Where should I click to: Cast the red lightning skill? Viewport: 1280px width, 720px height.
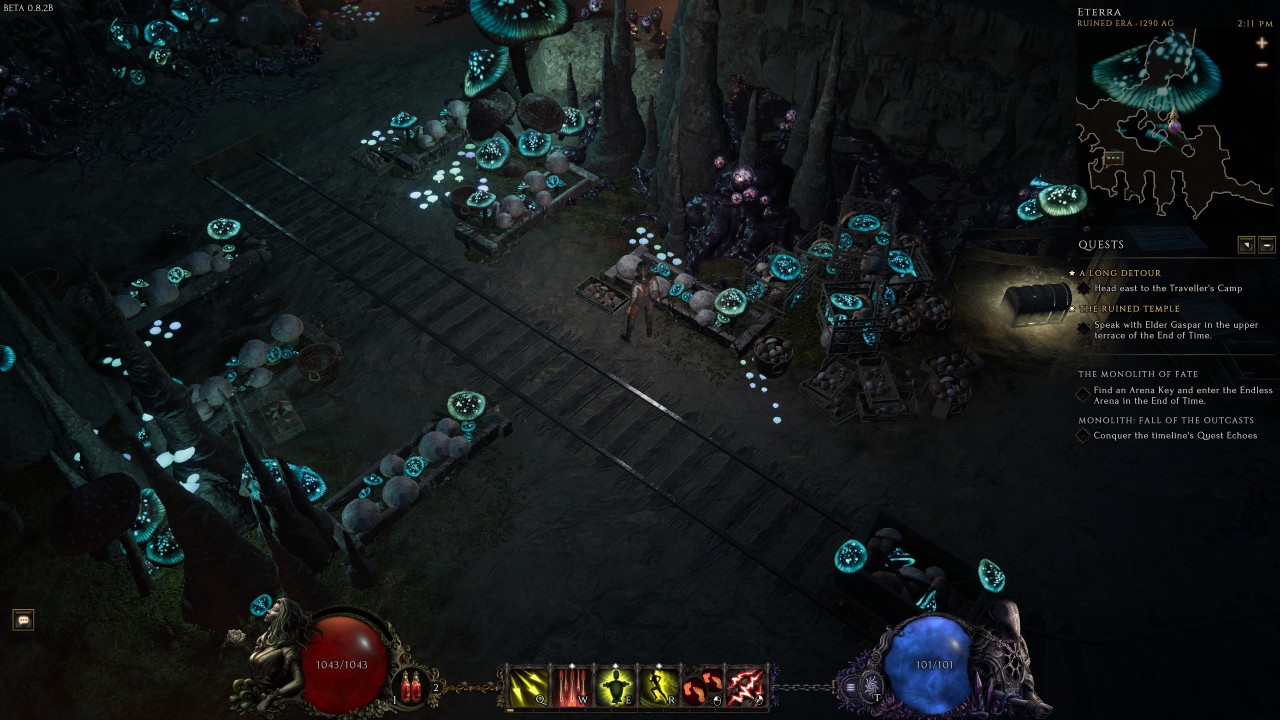pos(746,686)
